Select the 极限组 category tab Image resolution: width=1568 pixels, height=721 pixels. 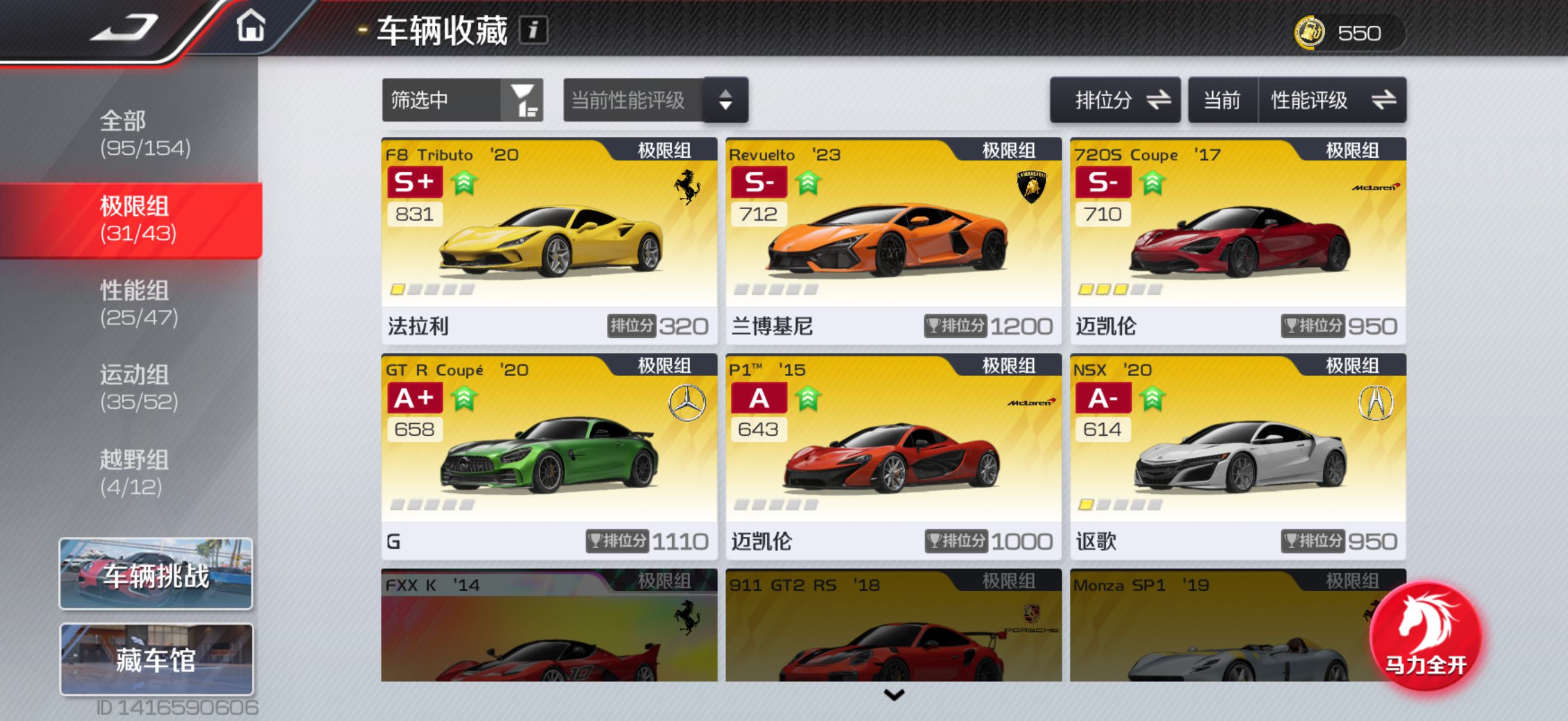138,219
